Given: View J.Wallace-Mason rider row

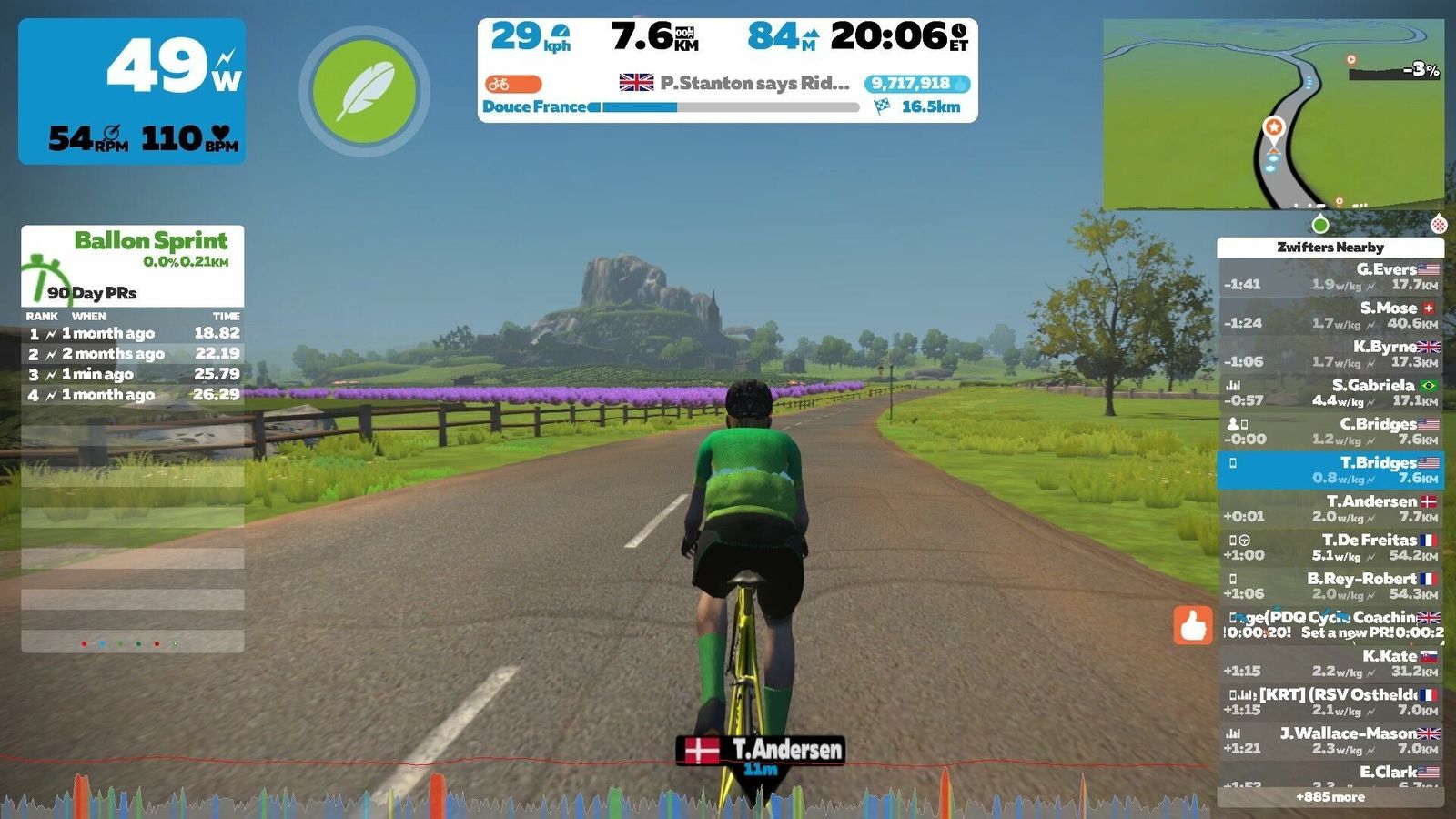Looking at the screenshot, I should coord(1330,741).
